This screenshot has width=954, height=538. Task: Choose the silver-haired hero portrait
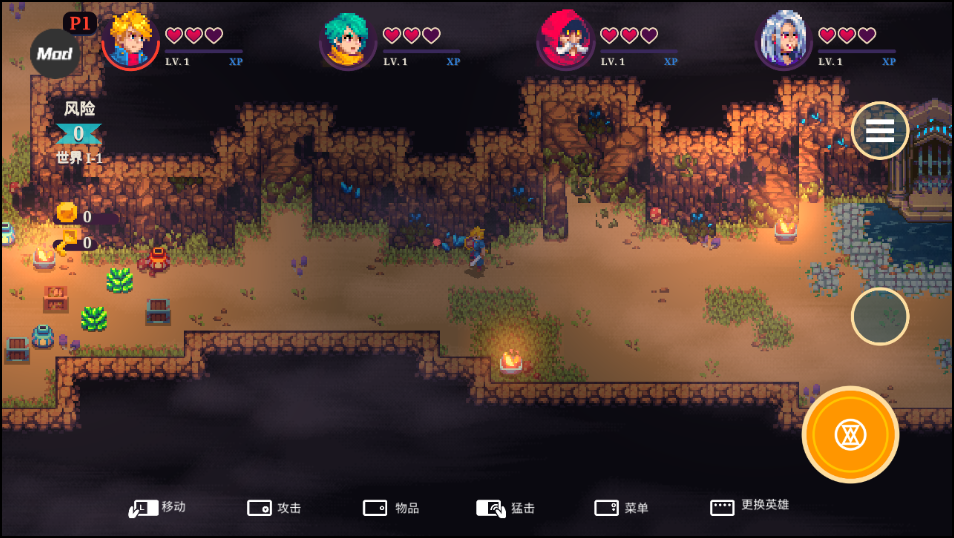[783, 41]
